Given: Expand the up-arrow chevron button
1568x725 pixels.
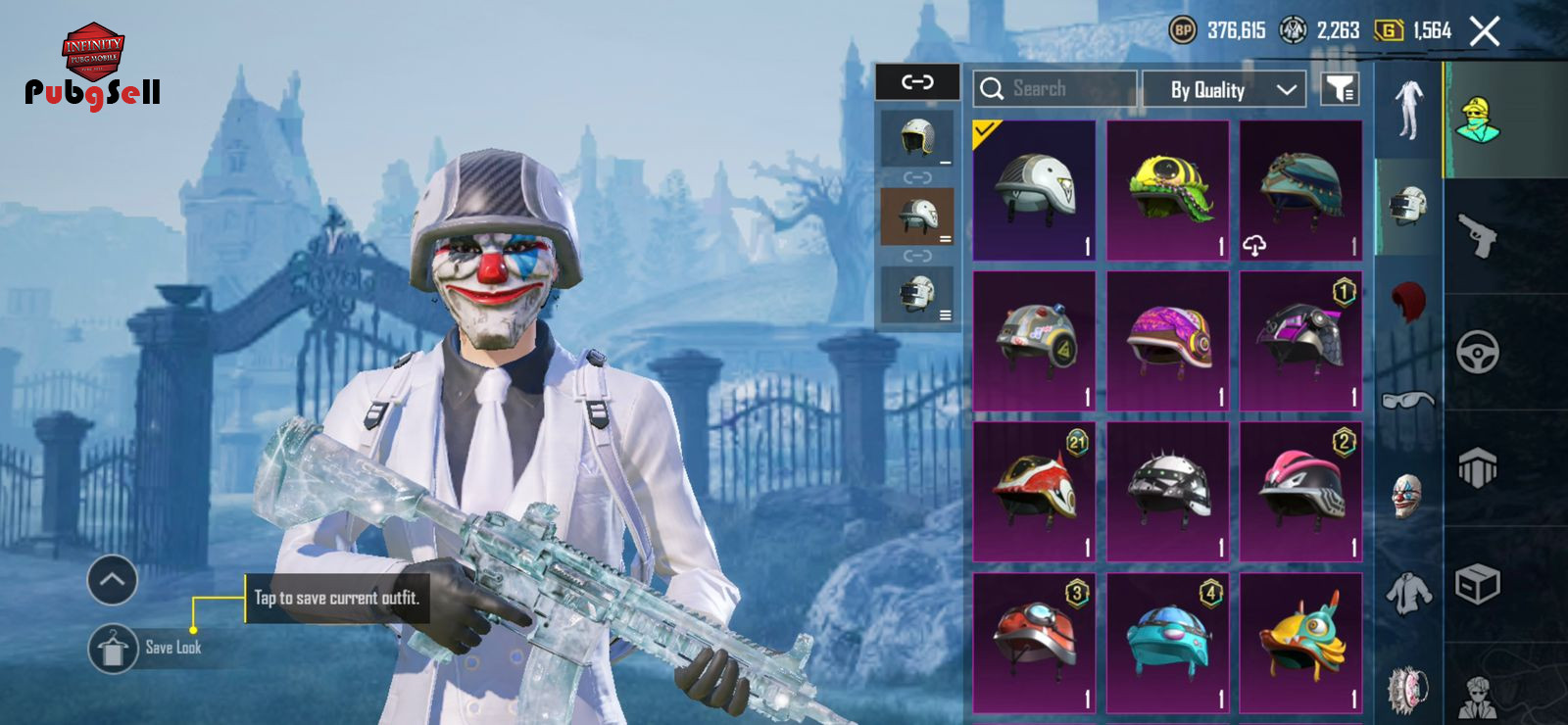Looking at the screenshot, I should point(112,580).
